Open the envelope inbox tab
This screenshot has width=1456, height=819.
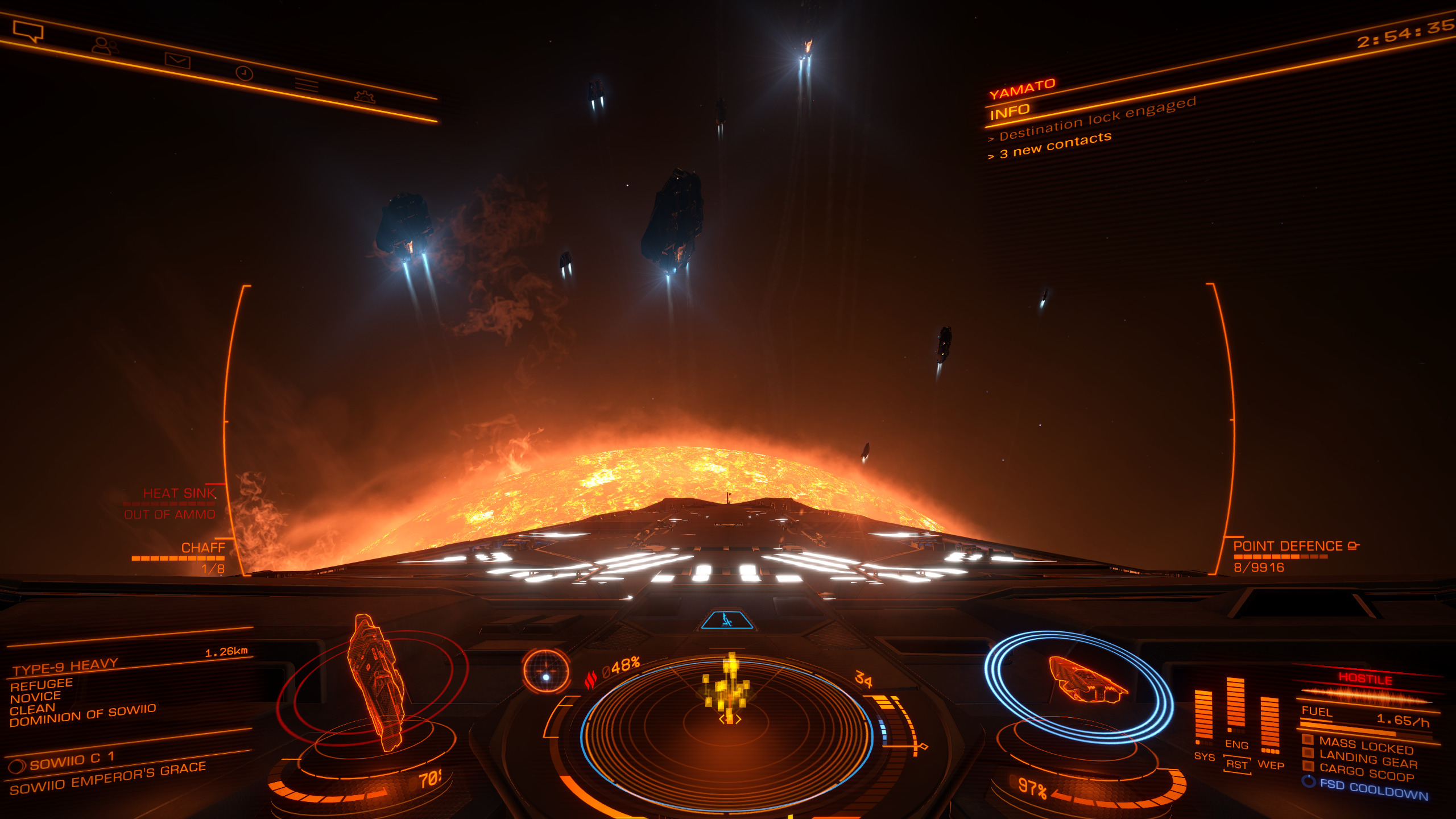177,60
